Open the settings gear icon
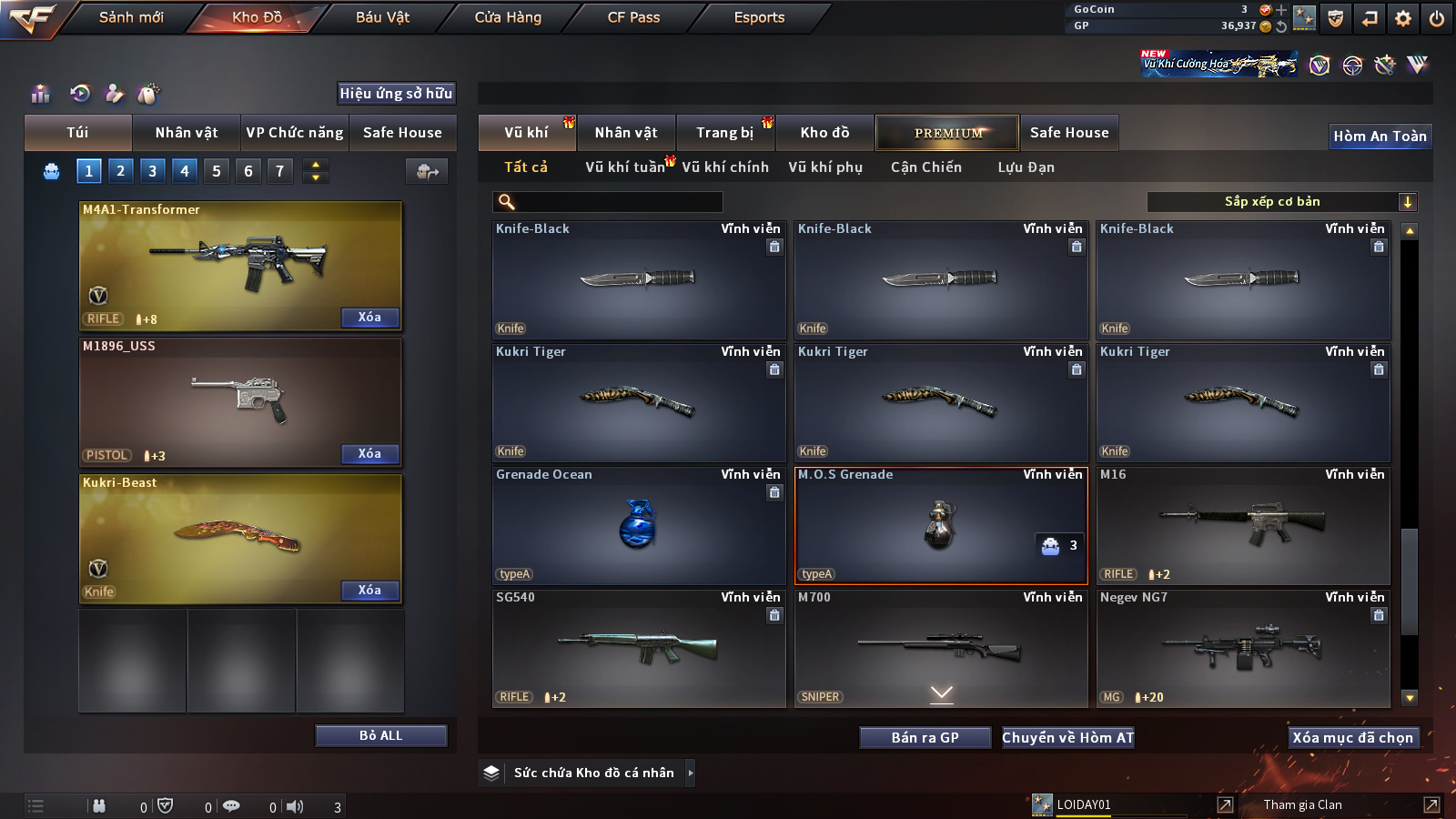The width and height of the screenshot is (1456, 819). point(1403,18)
